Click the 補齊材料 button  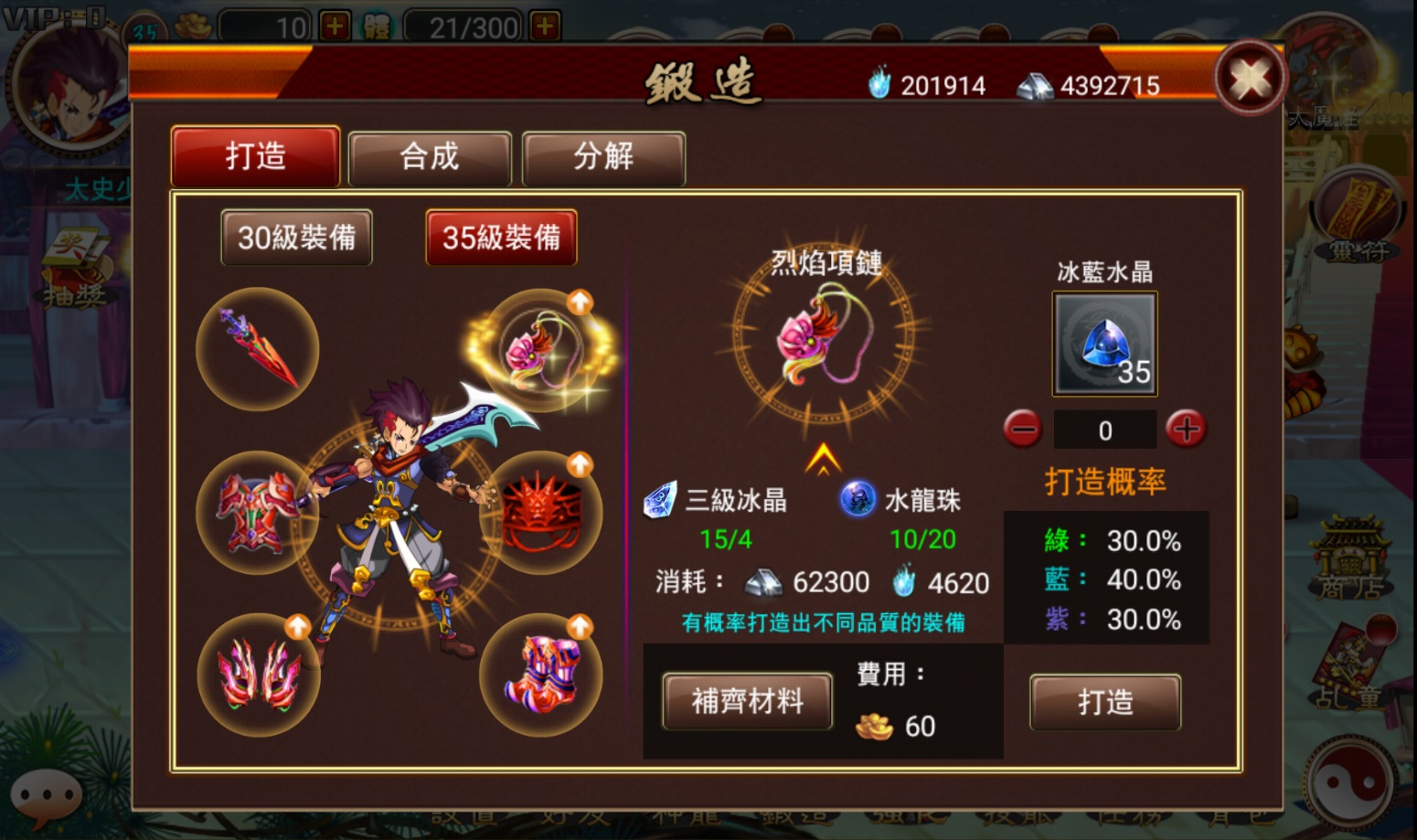[x=747, y=701]
